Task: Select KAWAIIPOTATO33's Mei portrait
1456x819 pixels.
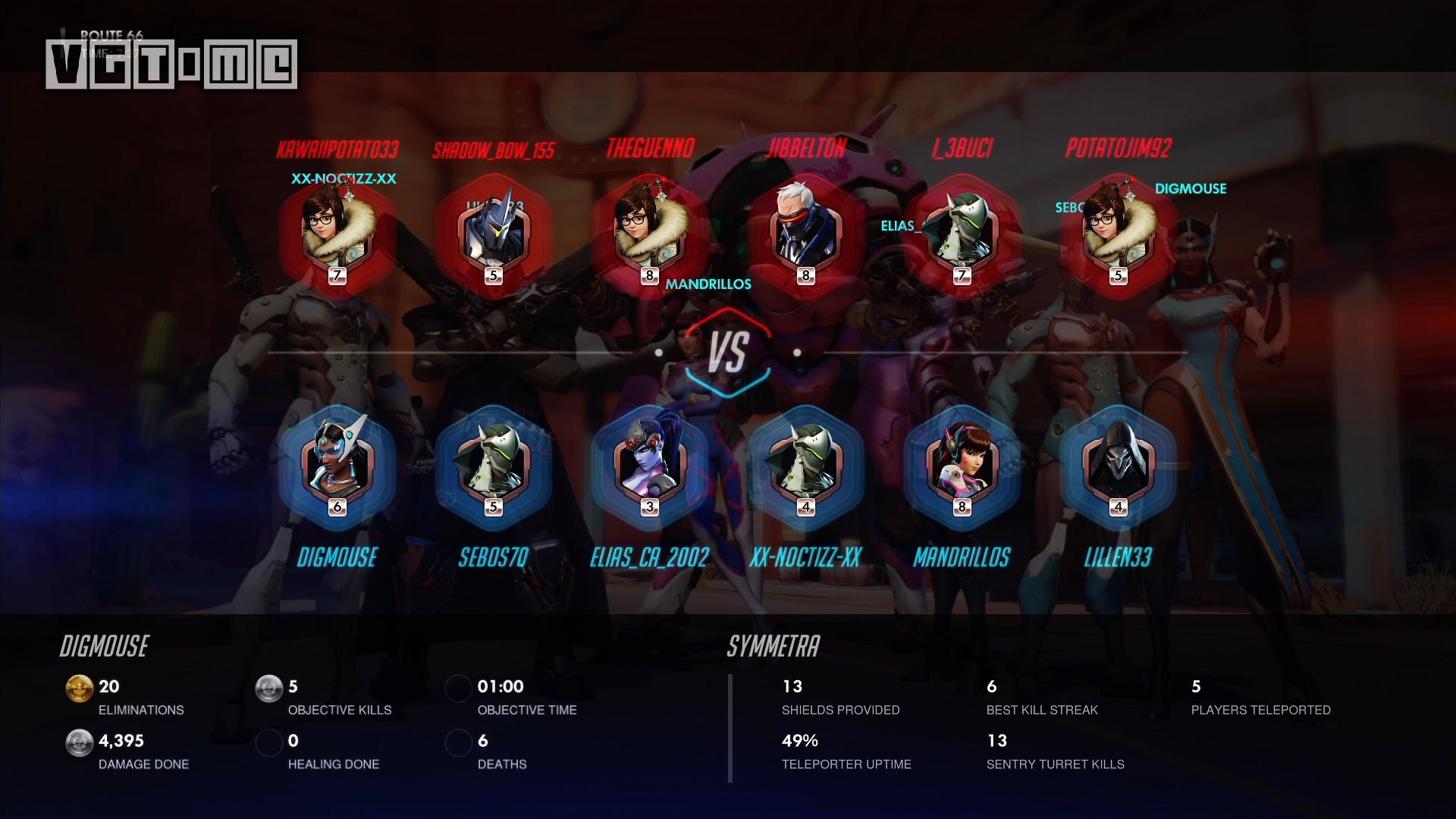Action: pos(337,231)
